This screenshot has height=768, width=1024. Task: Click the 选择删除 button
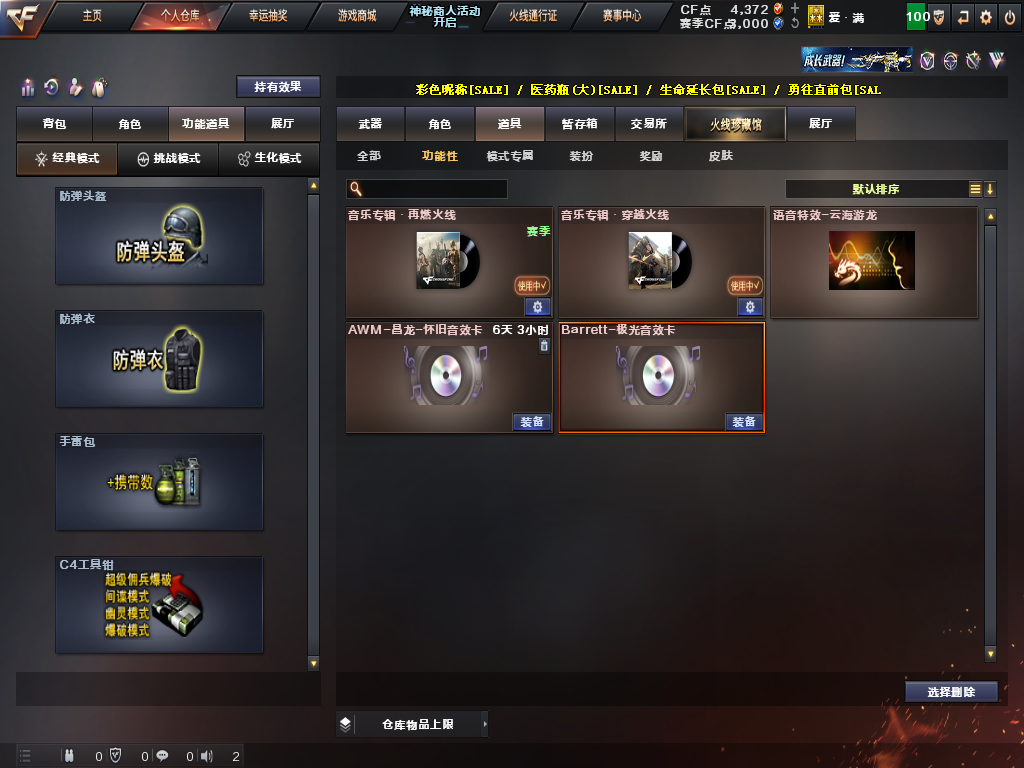coord(950,691)
